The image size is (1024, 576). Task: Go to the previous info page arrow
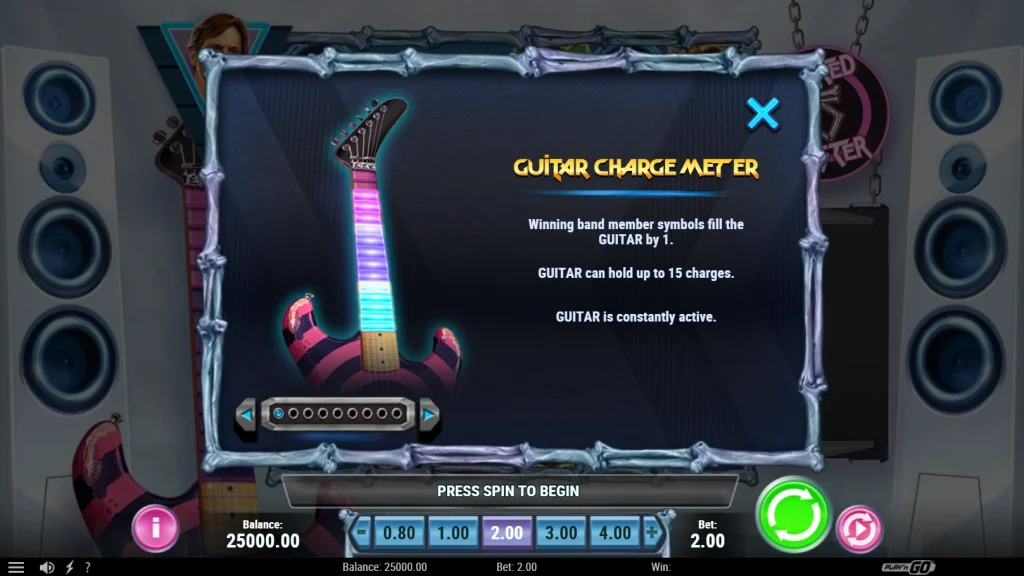point(246,414)
